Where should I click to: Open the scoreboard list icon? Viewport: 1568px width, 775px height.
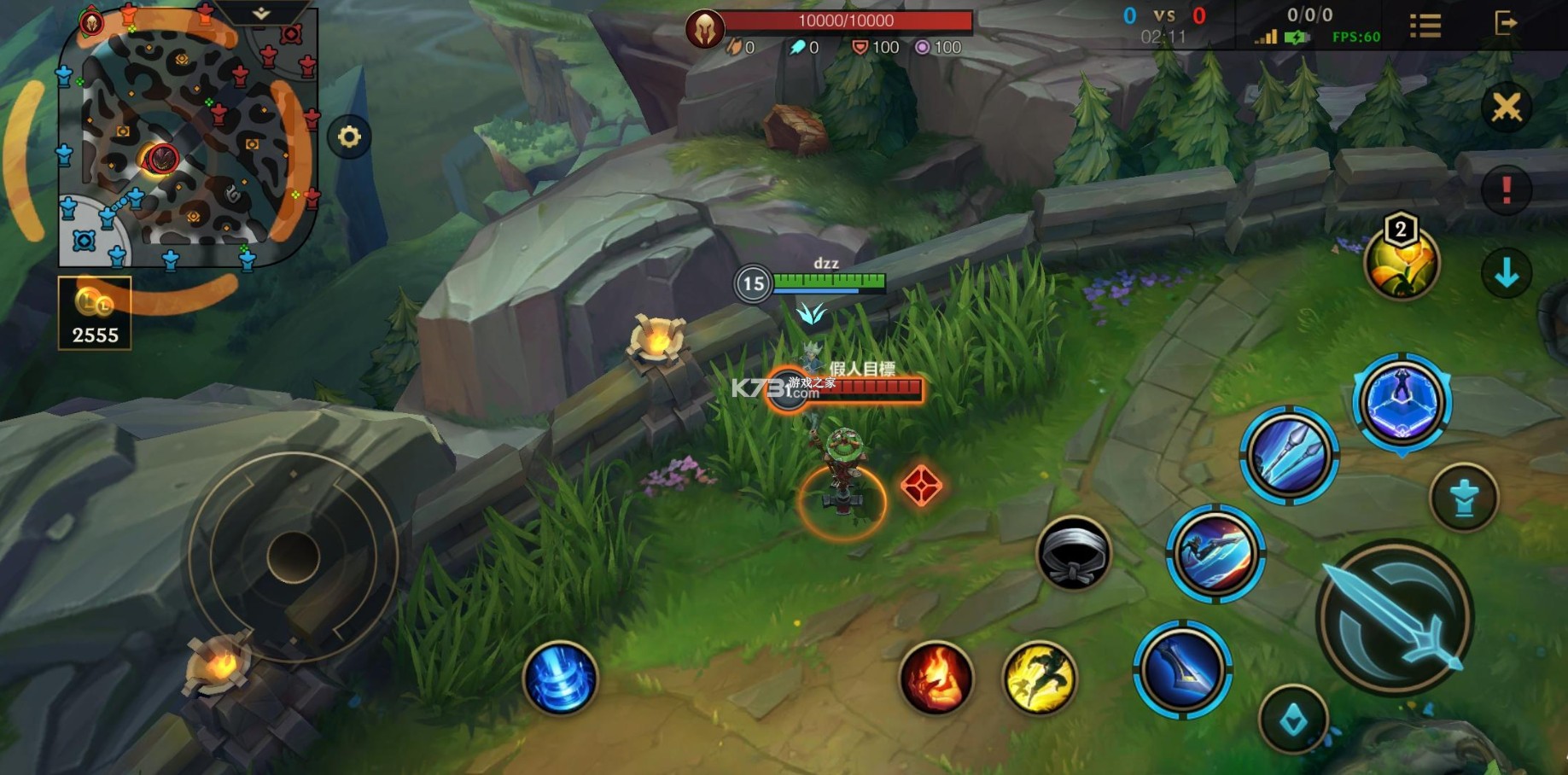click(1425, 25)
